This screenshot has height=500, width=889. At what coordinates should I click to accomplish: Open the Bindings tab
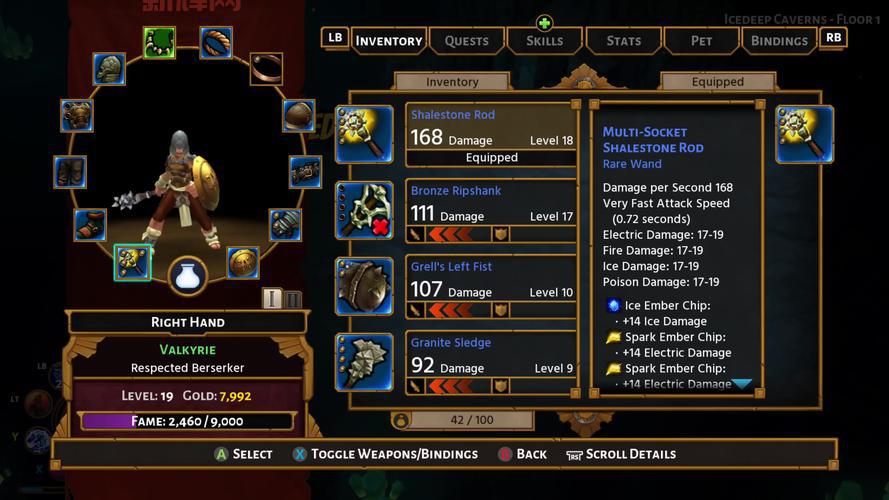779,41
